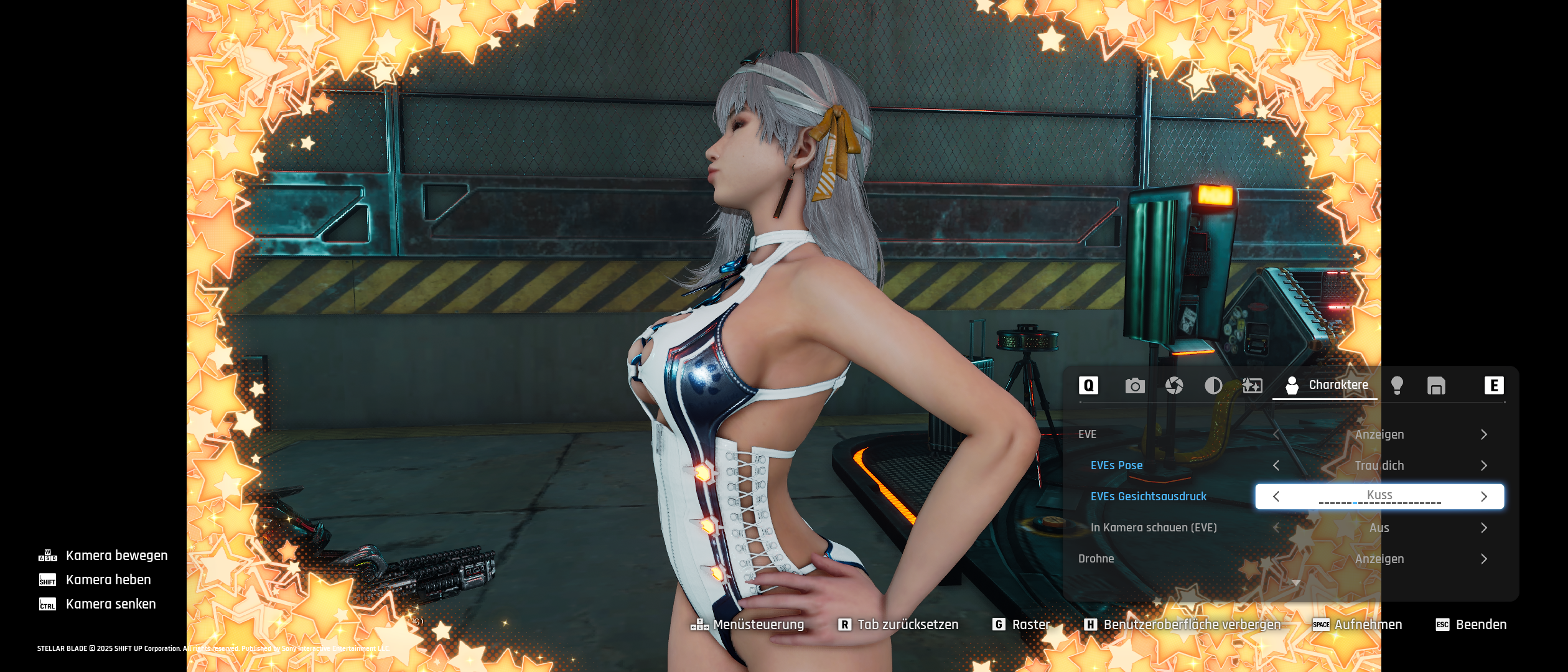
Task: Select previous facial expression before Kuss
Action: point(1276,497)
